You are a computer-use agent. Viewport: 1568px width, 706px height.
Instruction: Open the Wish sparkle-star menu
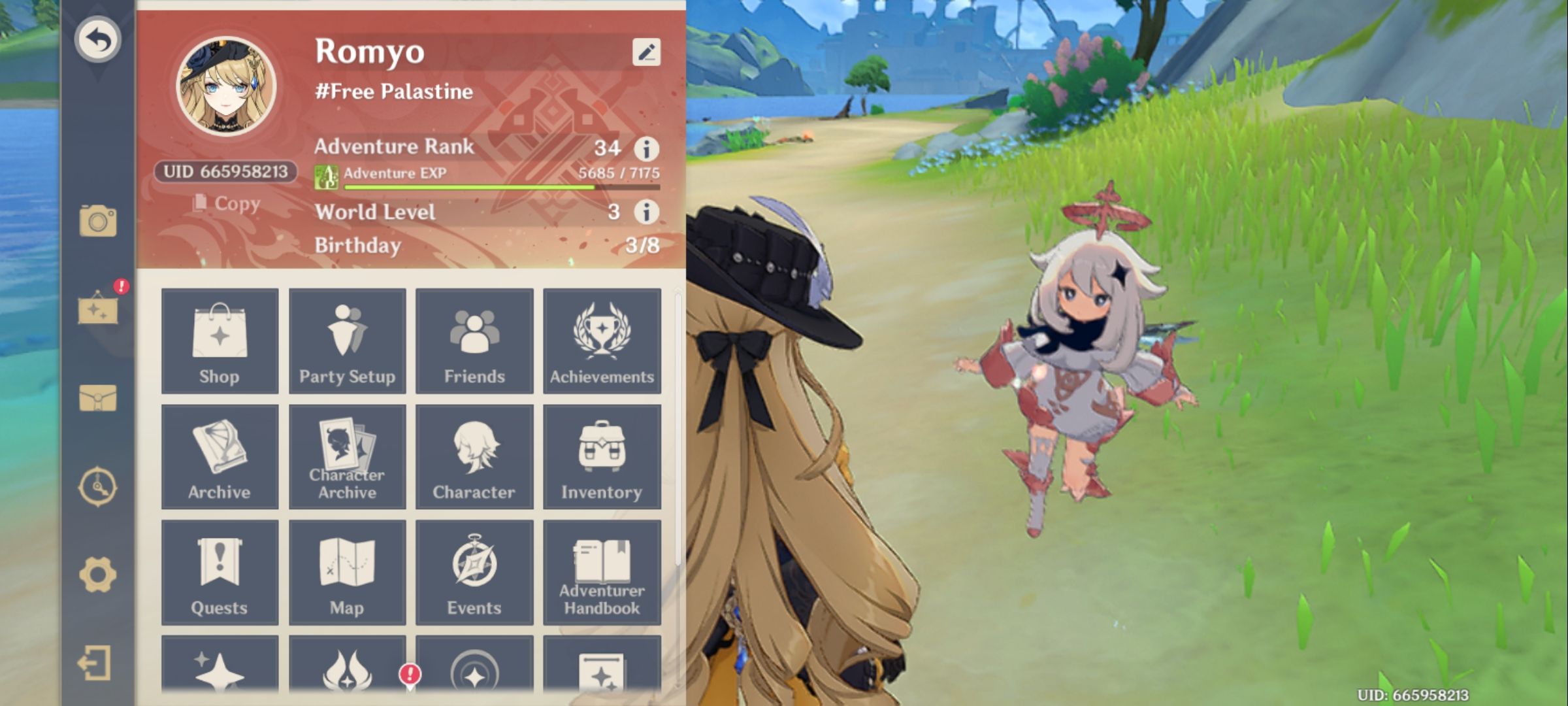click(x=220, y=673)
